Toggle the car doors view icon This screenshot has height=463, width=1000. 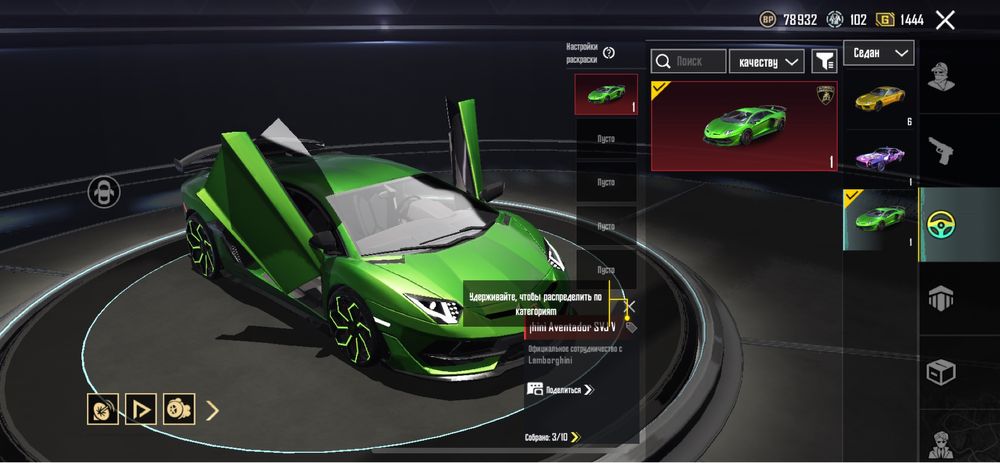[104, 191]
